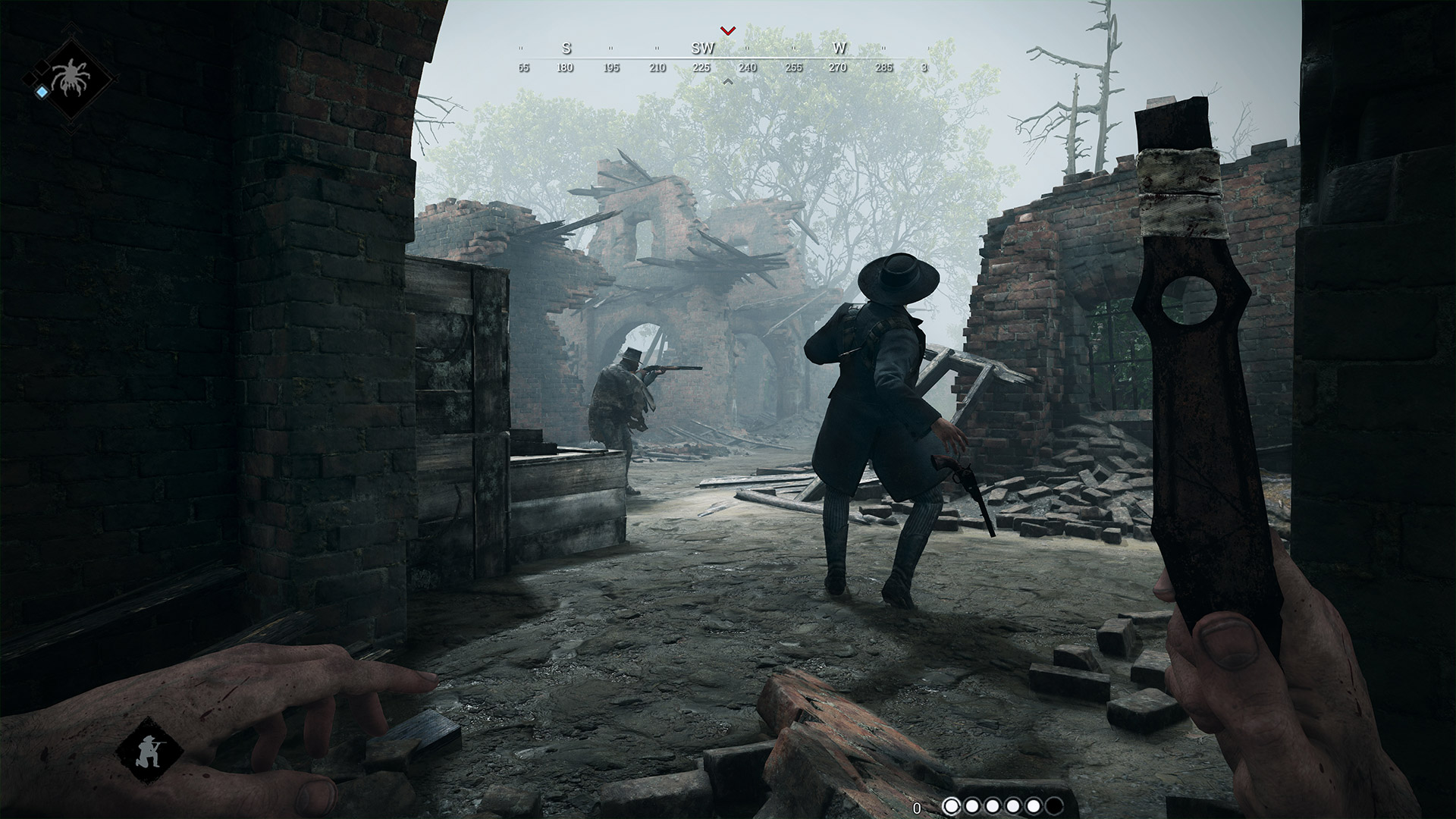Click the uppermost dark clue diamond

click(x=41, y=67)
